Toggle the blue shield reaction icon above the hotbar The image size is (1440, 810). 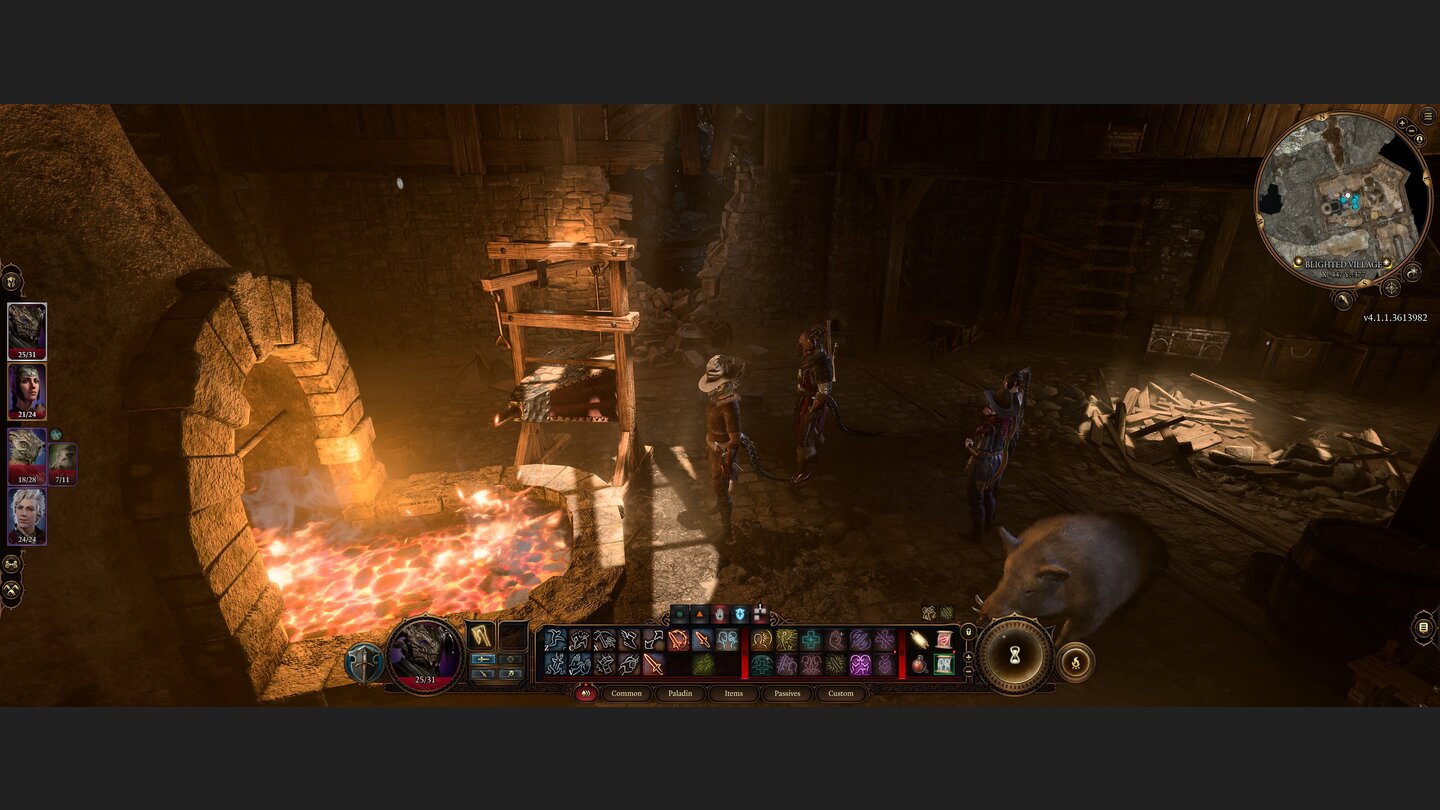(x=739, y=613)
